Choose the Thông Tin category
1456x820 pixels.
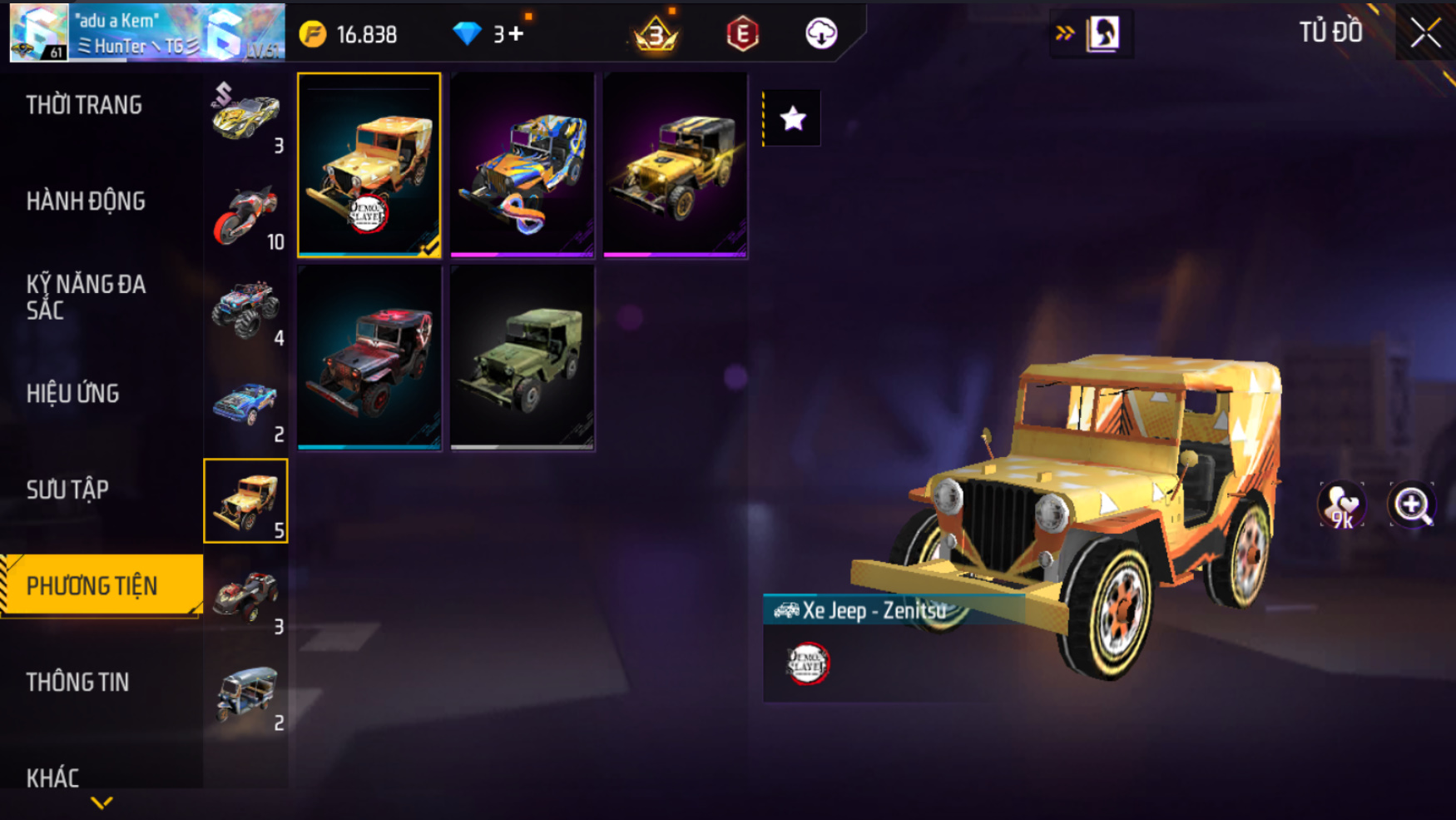(x=78, y=683)
